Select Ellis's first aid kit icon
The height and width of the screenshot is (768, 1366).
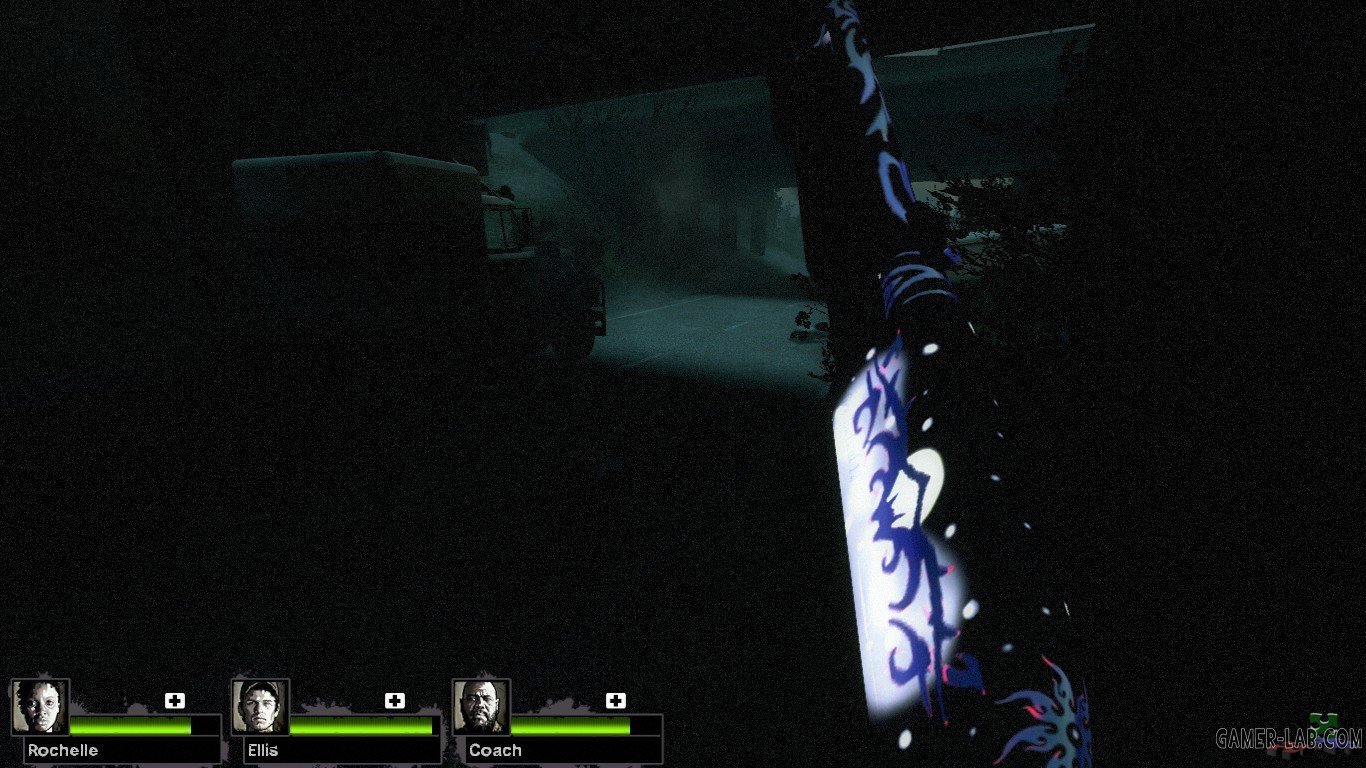pyautogui.click(x=395, y=701)
